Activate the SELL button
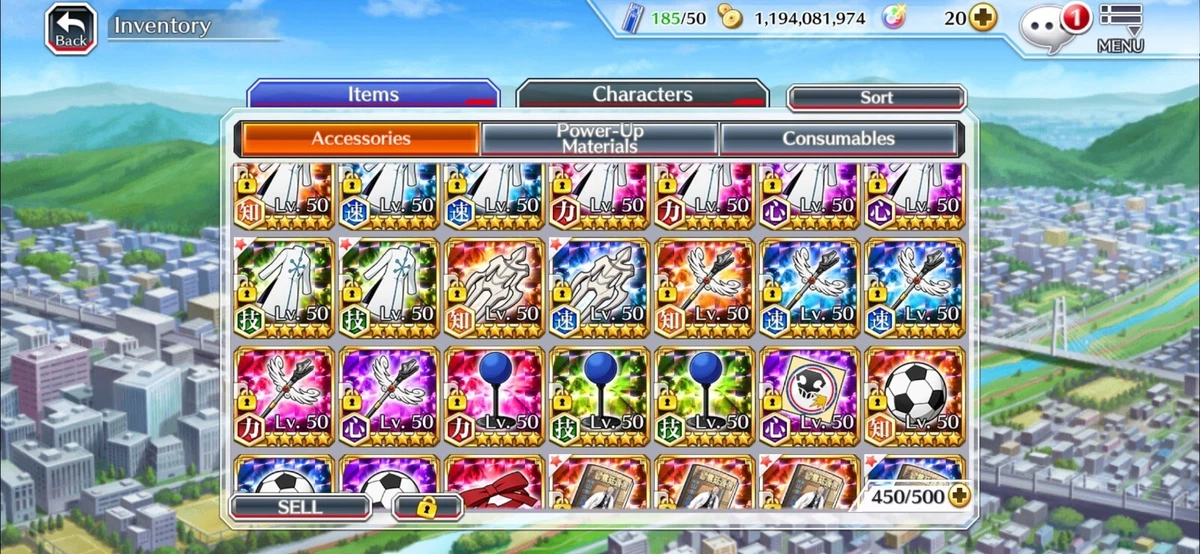Screen dimensions: 1200x554 tap(300, 507)
